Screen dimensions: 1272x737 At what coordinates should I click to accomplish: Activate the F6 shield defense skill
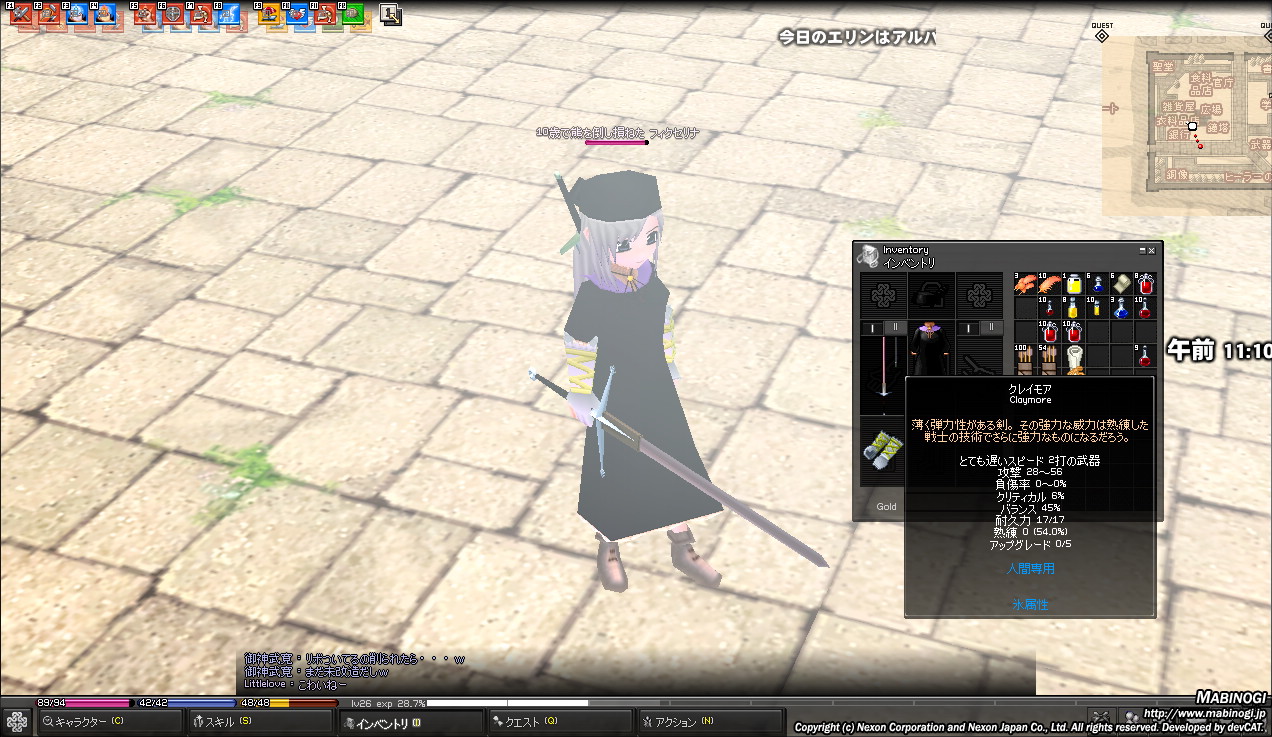[173, 15]
